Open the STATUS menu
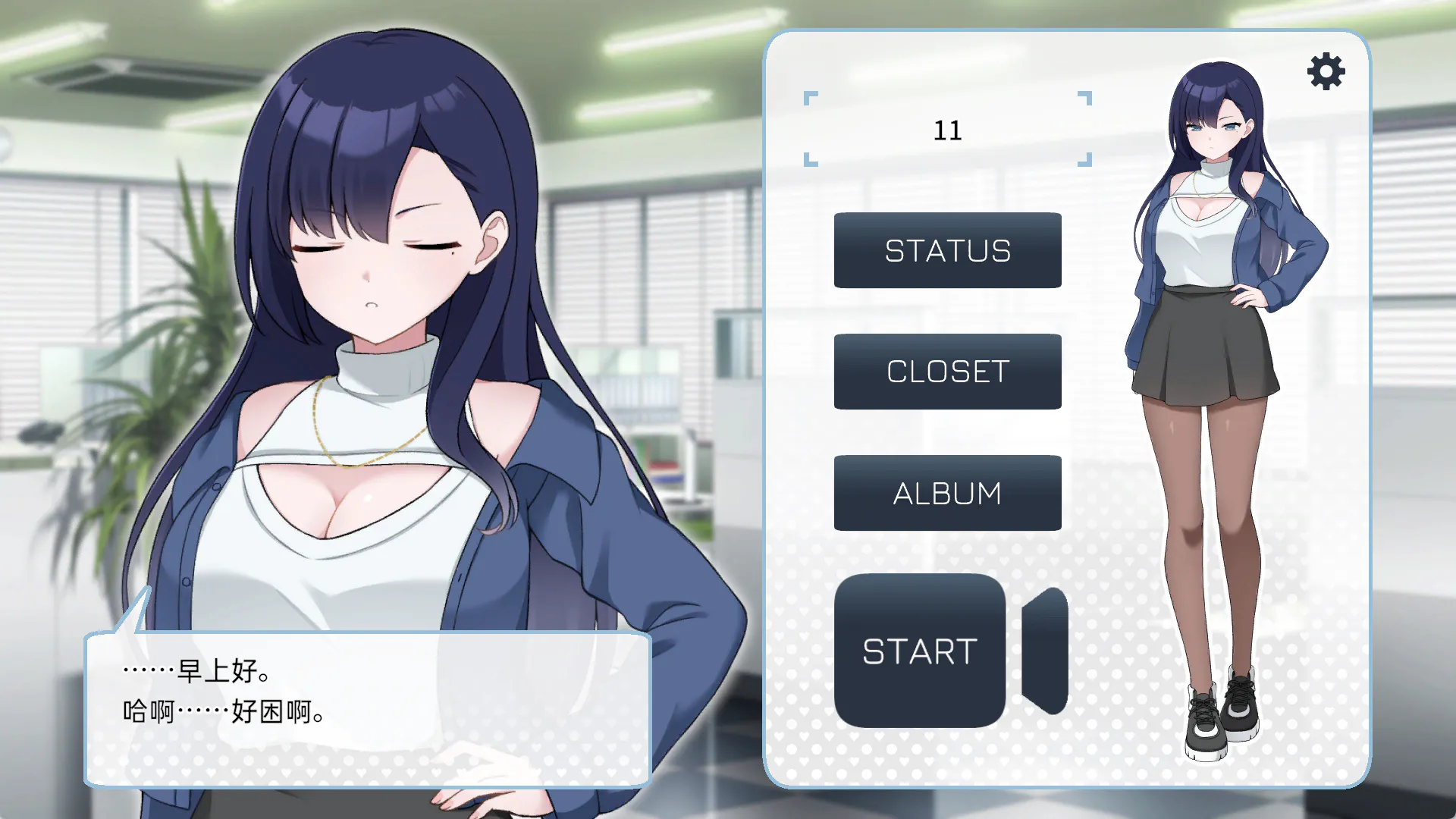Image resolution: width=1456 pixels, height=819 pixels. pyautogui.click(x=947, y=250)
